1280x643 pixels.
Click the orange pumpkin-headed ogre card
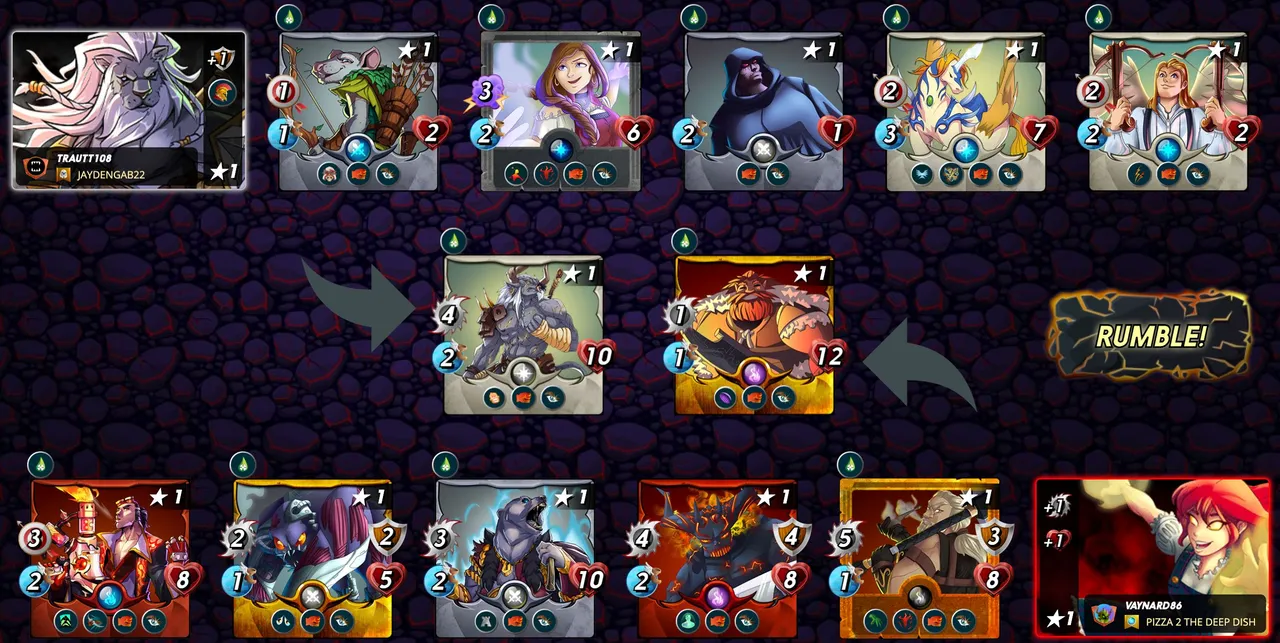pyautogui.click(x=754, y=334)
